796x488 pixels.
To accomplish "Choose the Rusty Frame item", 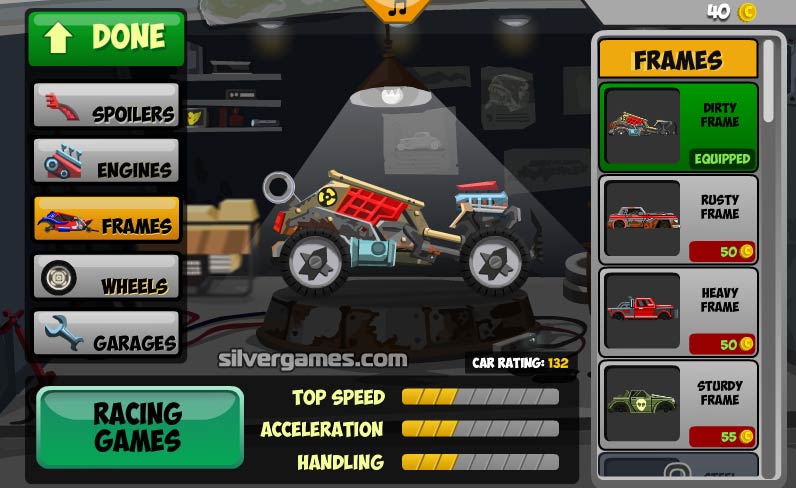I will pyautogui.click(x=678, y=219).
